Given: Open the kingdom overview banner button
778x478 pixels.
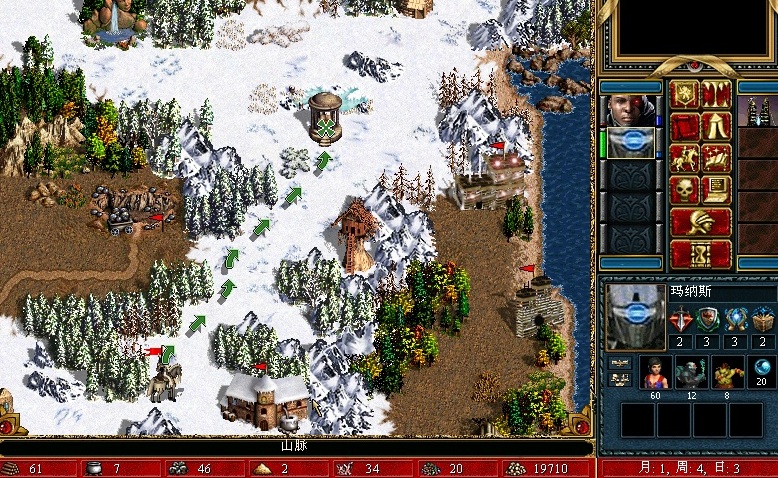Looking at the screenshot, I should (x=684, y=95).
